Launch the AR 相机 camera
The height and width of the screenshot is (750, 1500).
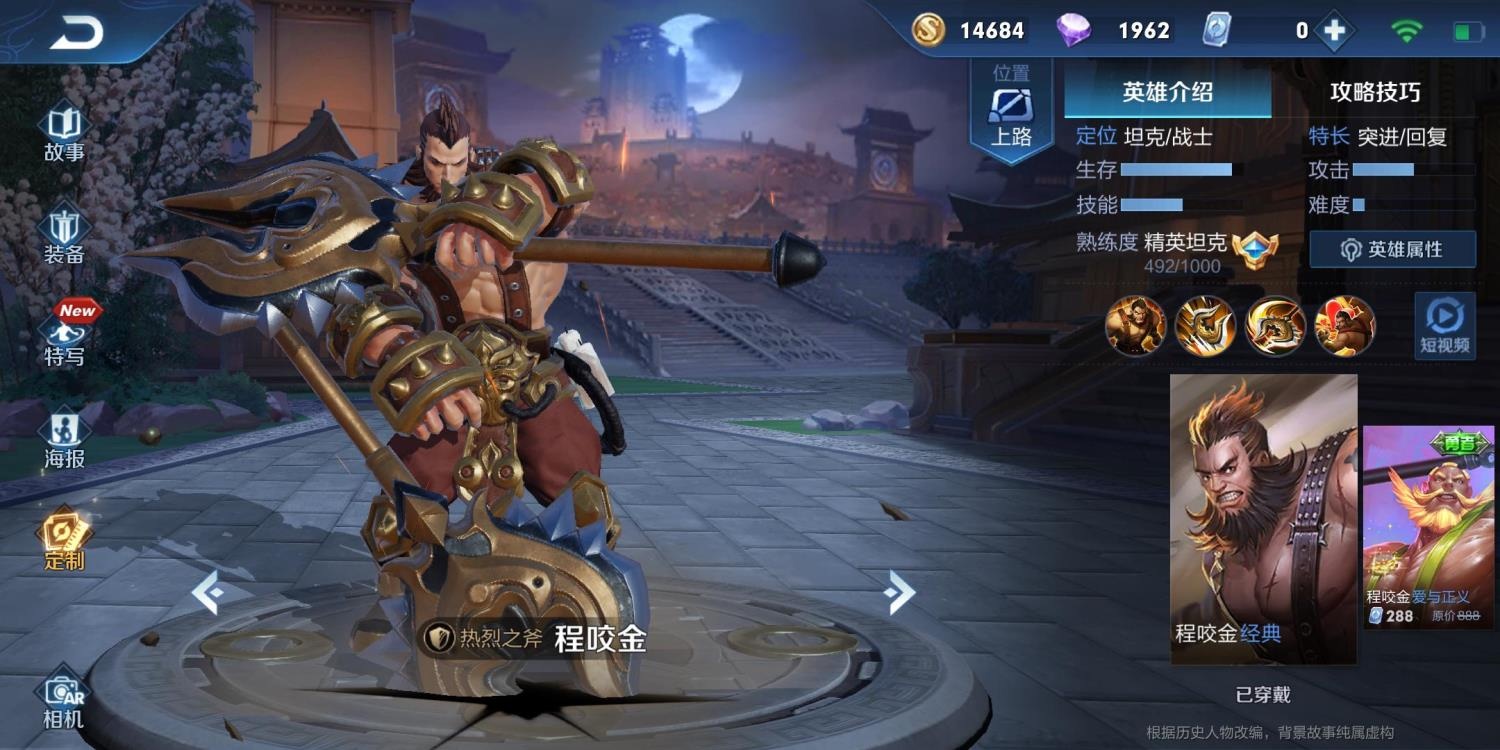point(64,700)
